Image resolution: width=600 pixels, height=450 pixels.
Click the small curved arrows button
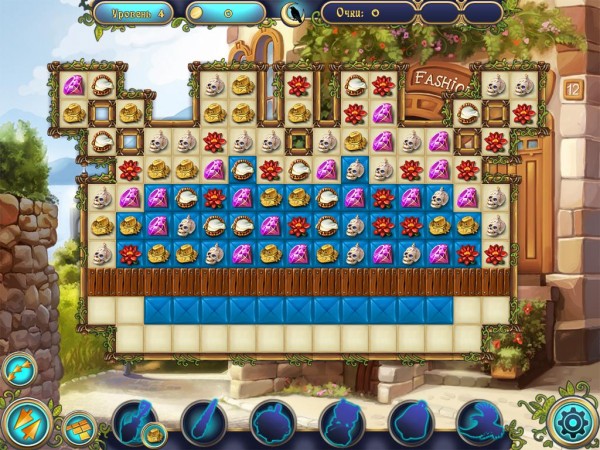(19, 369)
